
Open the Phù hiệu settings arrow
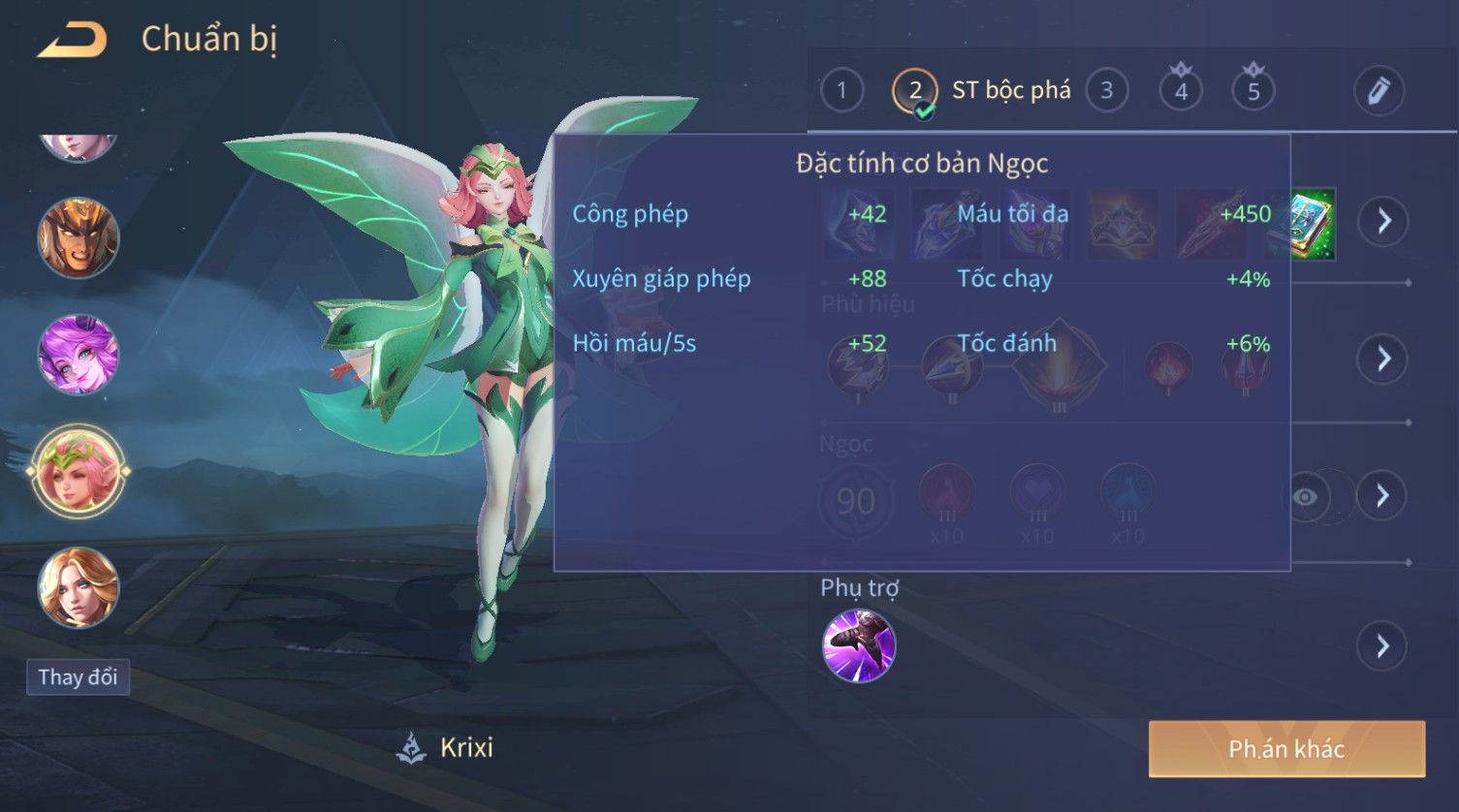click(x=1383, y=359)
